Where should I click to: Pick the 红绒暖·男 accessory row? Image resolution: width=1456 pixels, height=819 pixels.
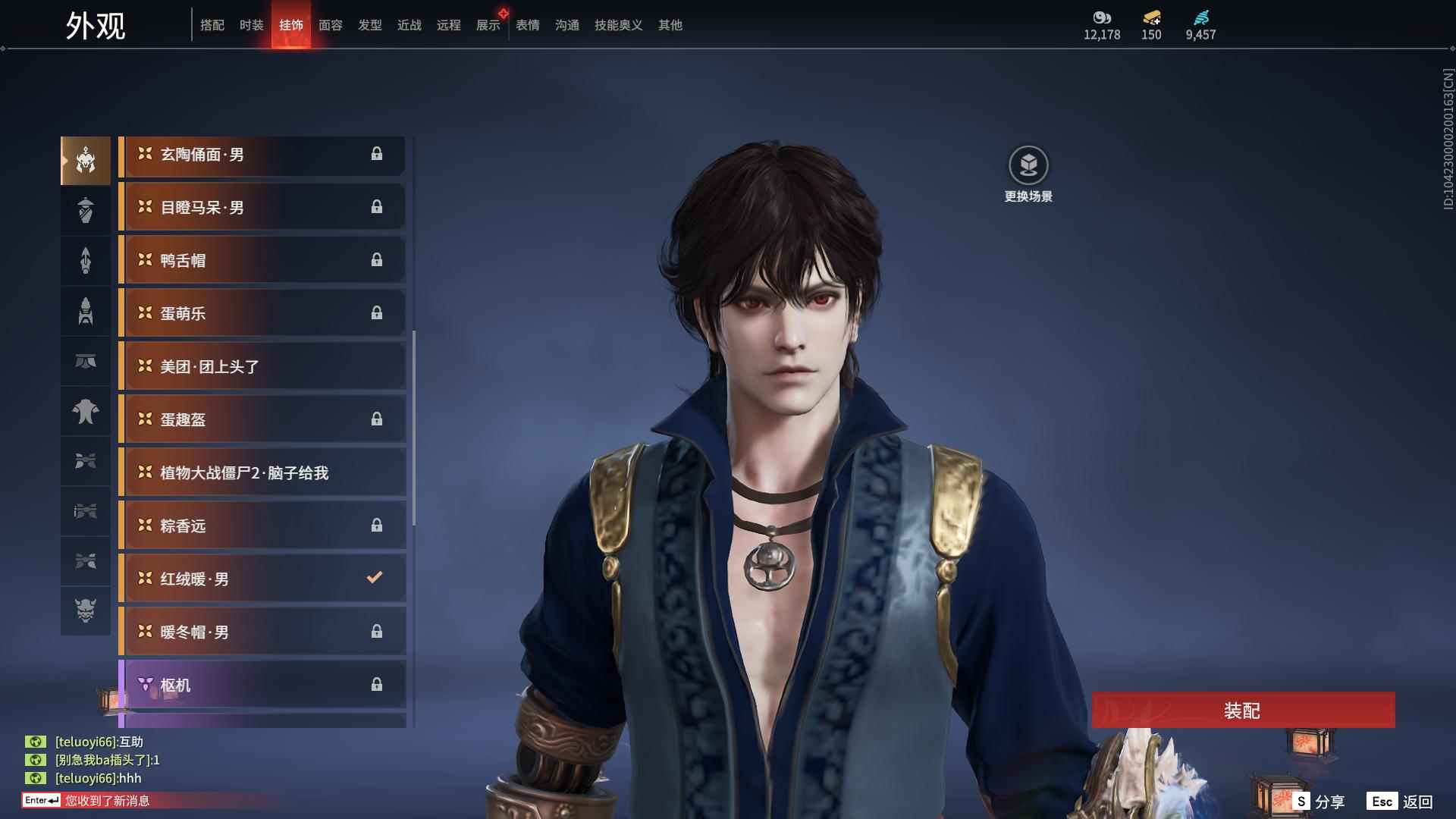(262, 579)
